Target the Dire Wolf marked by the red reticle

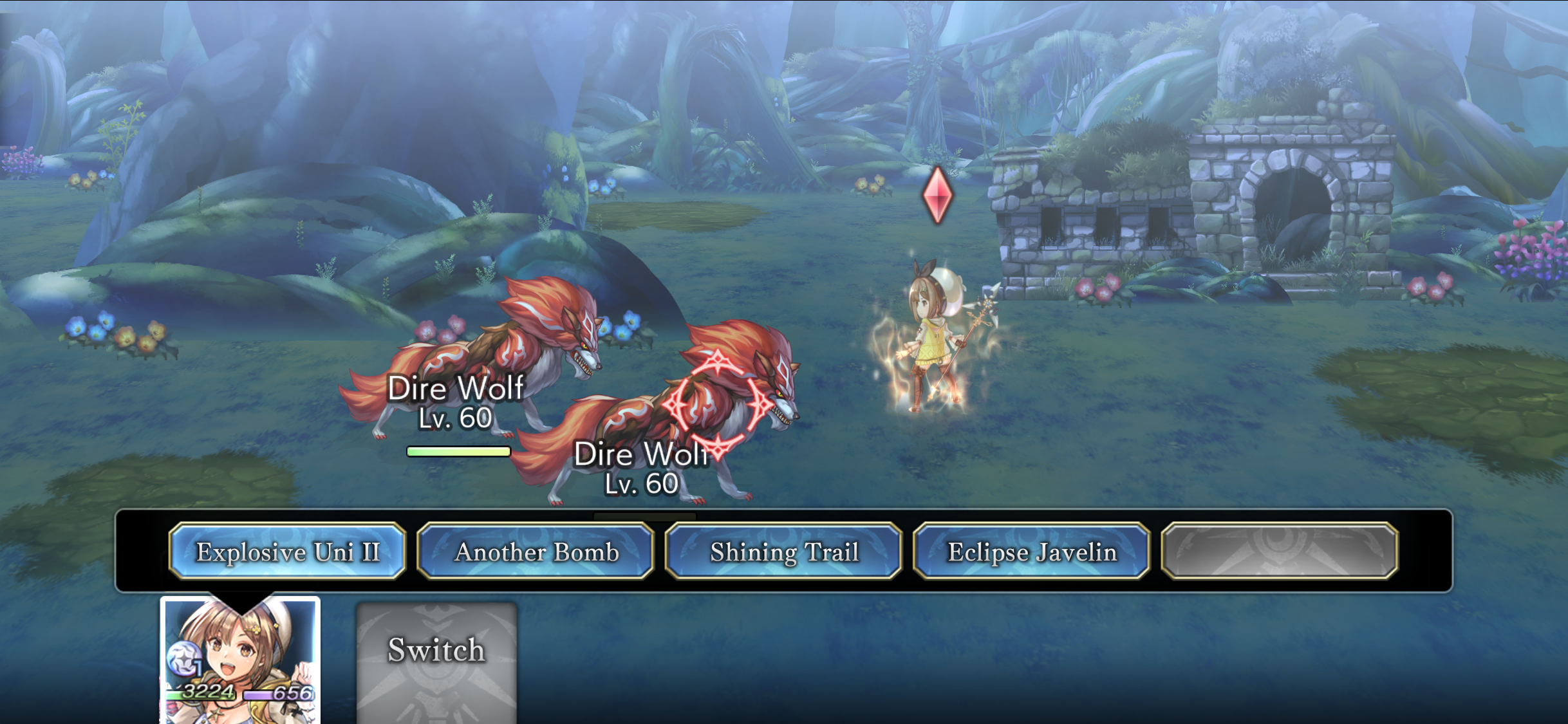tap(714, 405)
